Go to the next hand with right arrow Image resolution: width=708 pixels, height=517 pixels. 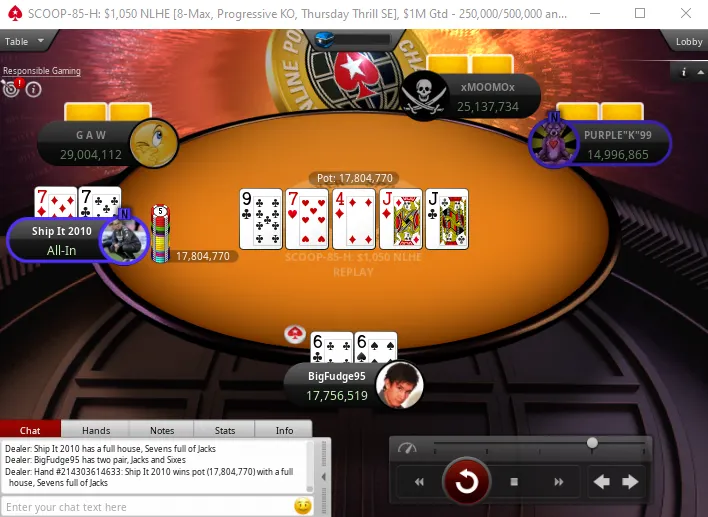[630, 482]
